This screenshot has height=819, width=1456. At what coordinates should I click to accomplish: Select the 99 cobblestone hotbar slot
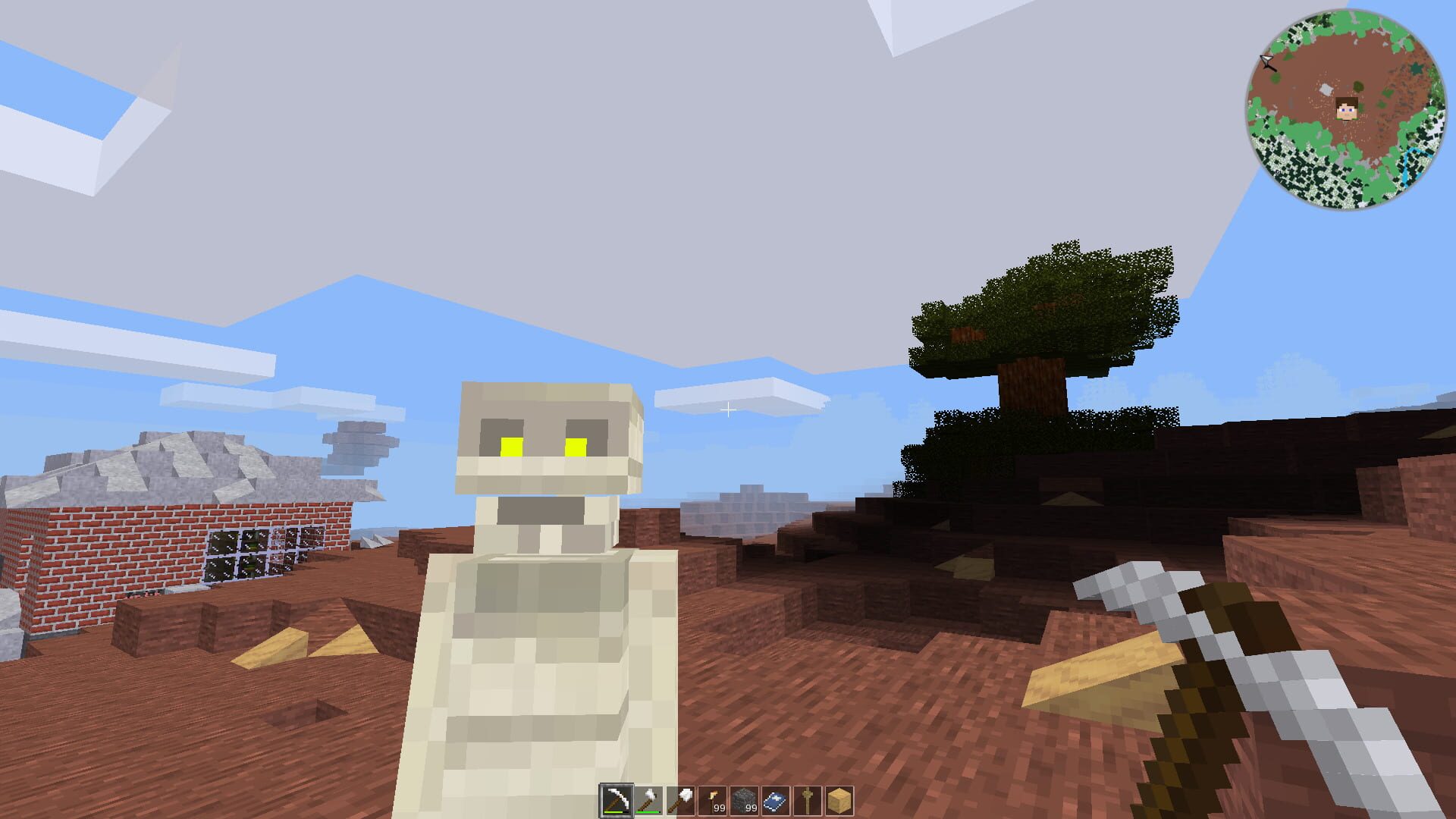744,798
